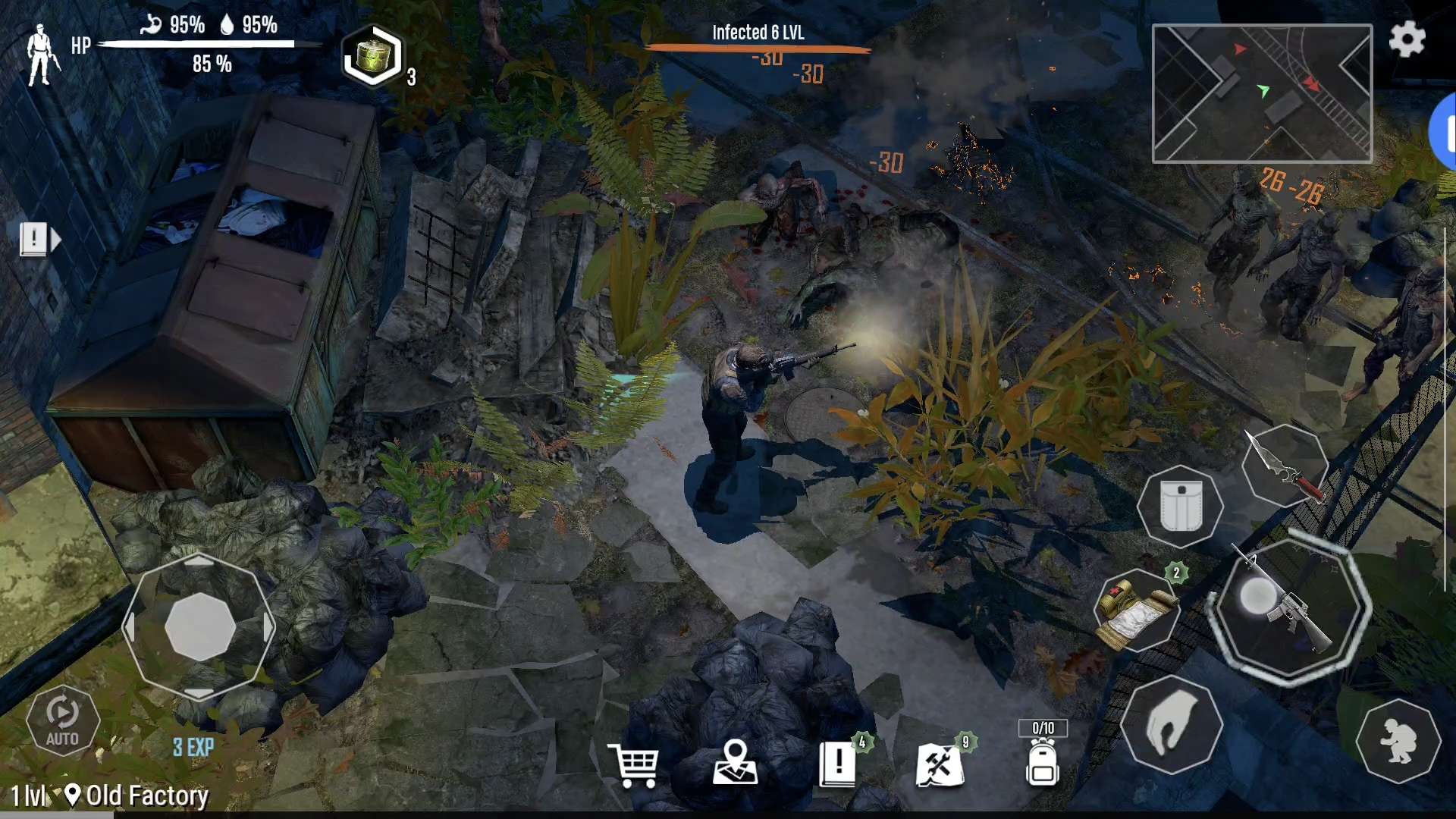Tap the pocket quick-slot button

[1180, 507]
